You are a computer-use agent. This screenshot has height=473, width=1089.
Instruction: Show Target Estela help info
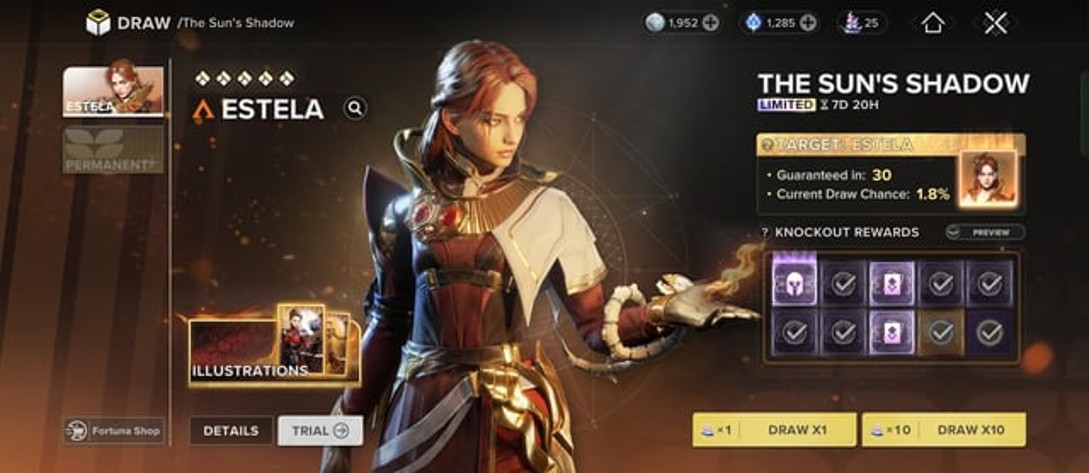767,145
